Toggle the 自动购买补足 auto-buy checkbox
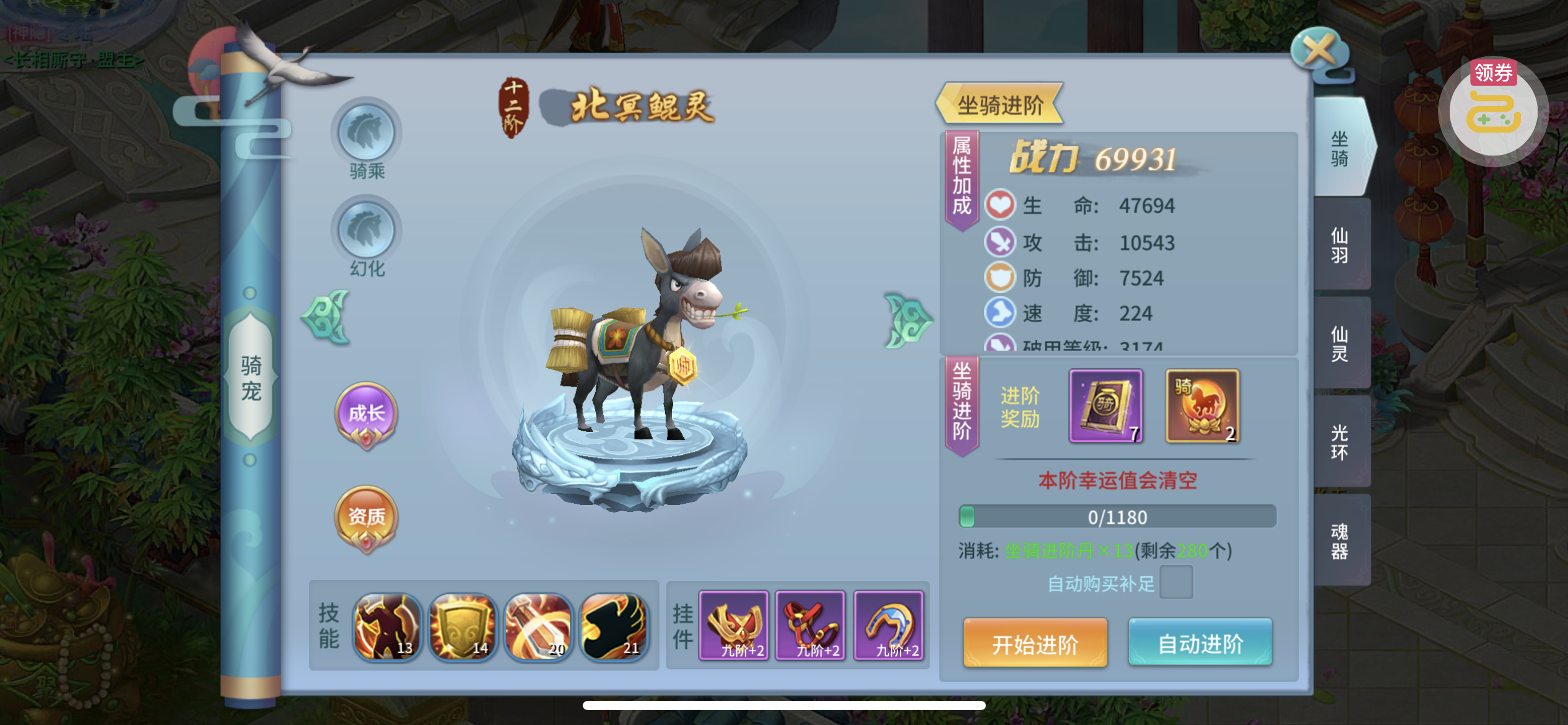 pyautogui.click(x=1175, y=582)
